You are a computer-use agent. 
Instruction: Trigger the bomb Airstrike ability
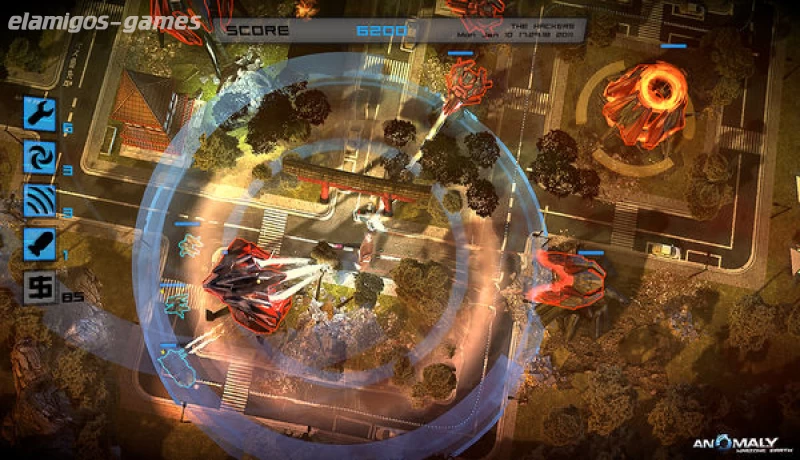point(40,244)
